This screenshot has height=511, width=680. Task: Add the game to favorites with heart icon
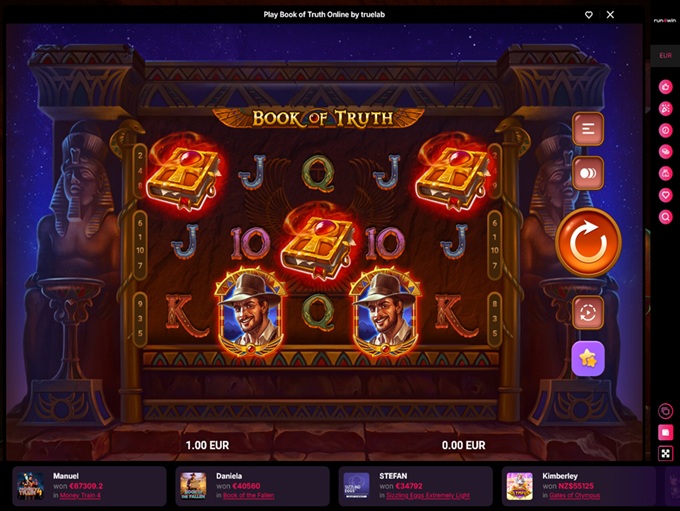pyautogui.click(x=589, y=15)
